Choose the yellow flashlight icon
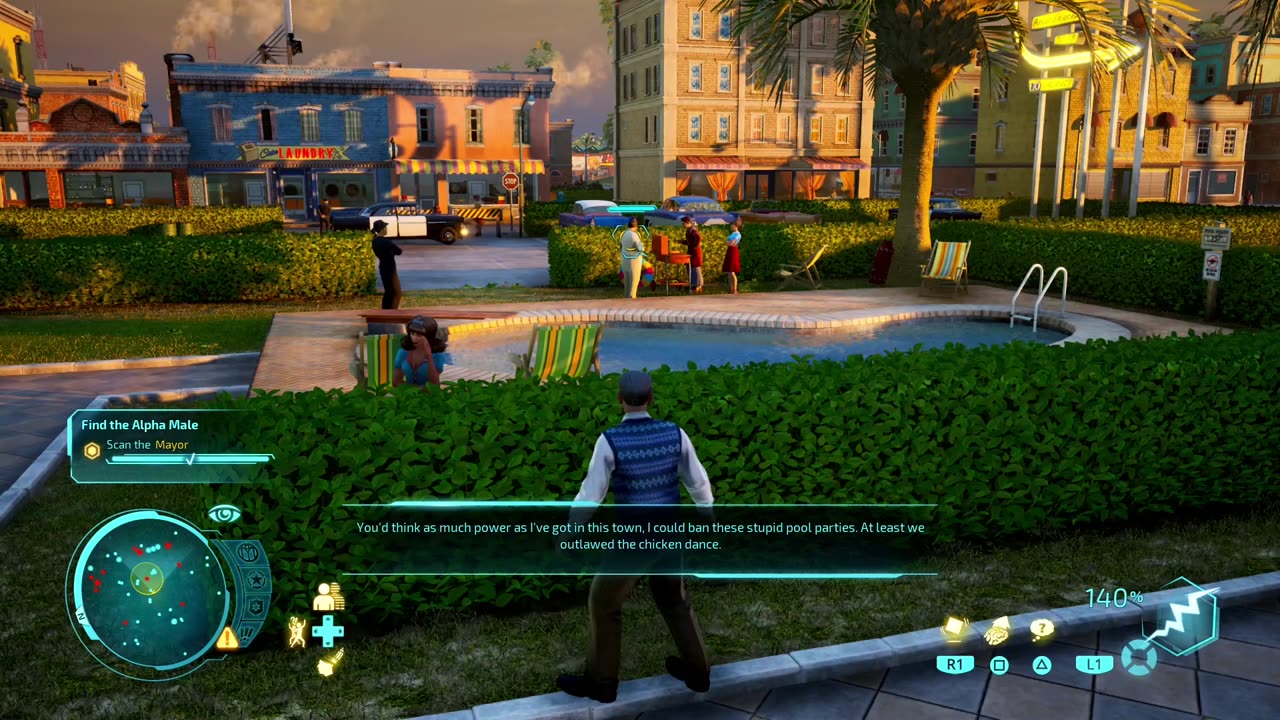This screenshot has width=1280, height=720. (330, 662)
